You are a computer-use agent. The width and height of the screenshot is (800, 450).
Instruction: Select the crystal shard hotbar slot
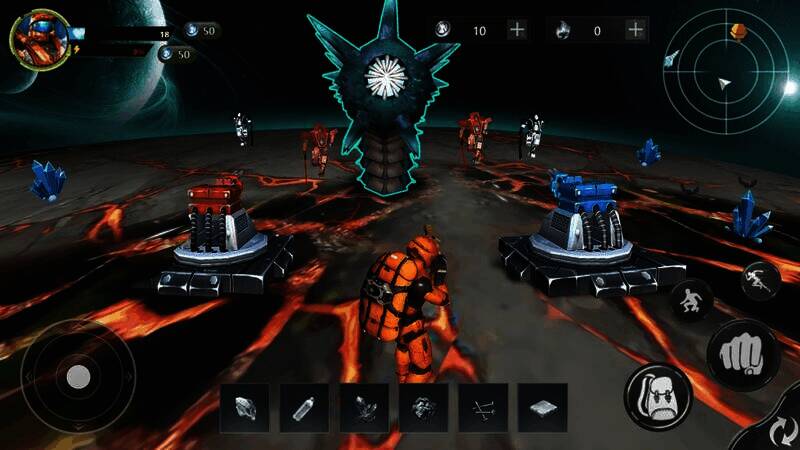[245, 408]
